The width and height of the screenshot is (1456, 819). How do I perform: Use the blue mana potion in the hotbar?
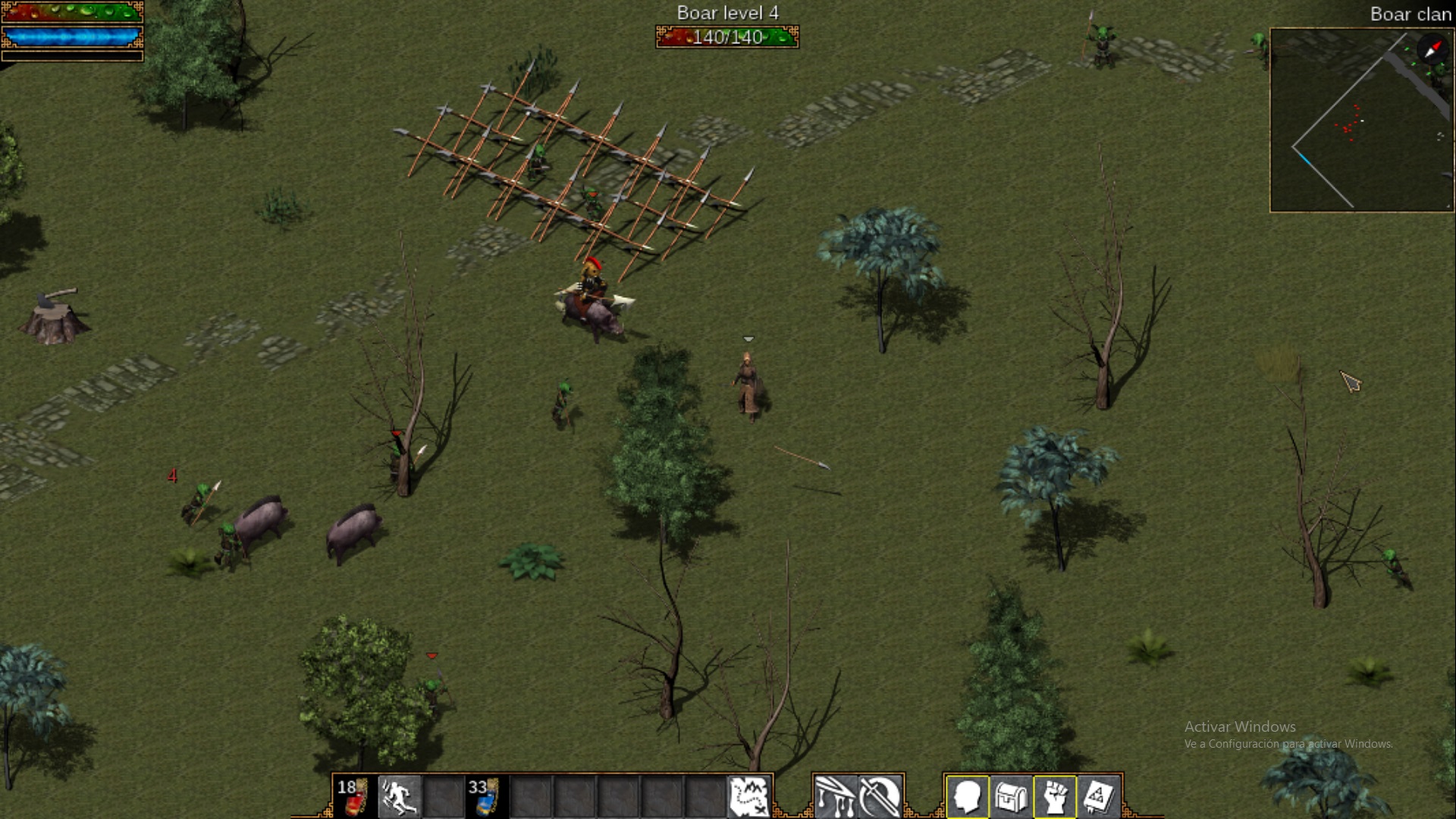485,796
